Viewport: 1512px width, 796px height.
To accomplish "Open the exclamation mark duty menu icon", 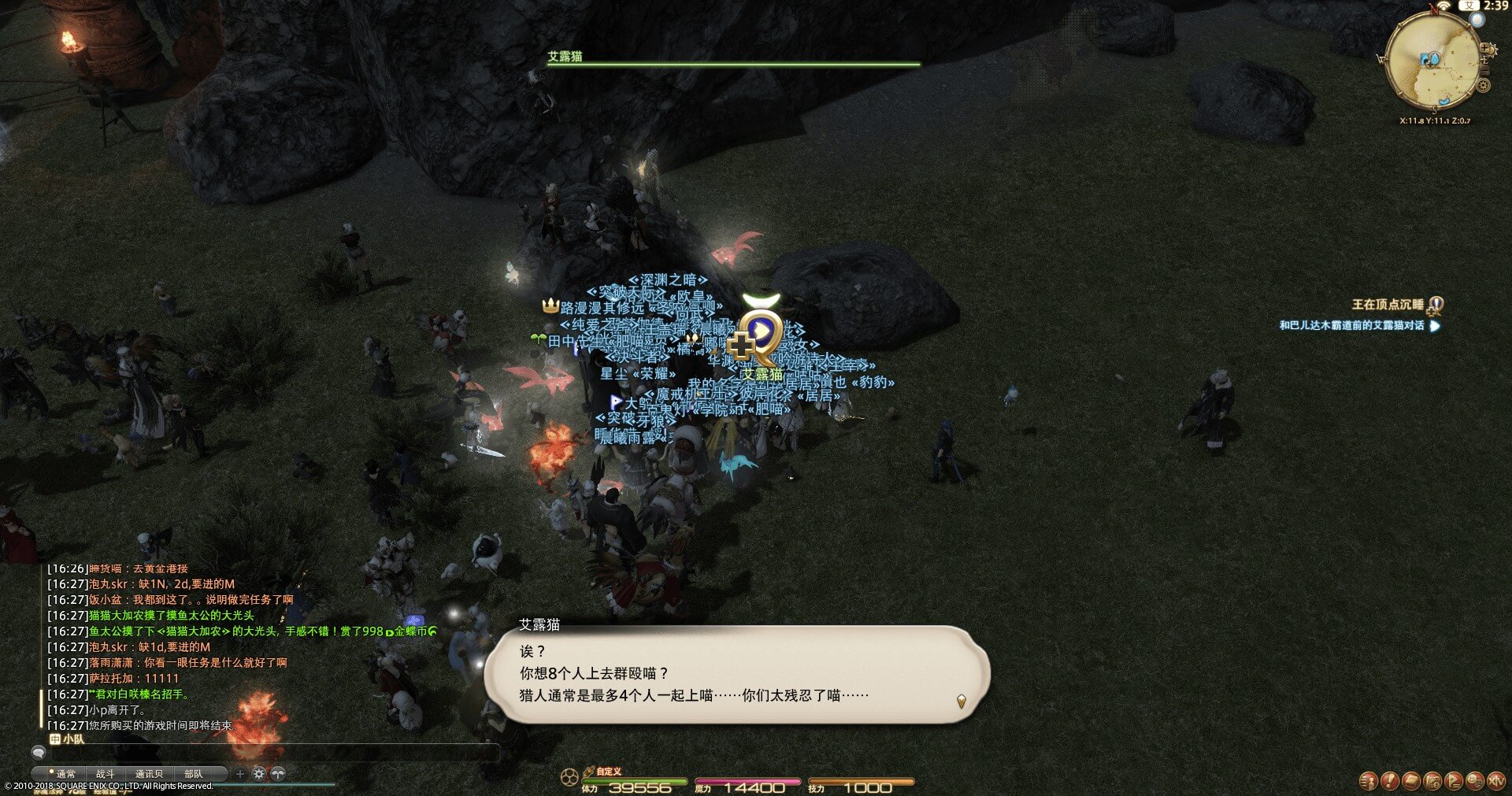I will coord(1390,780).
